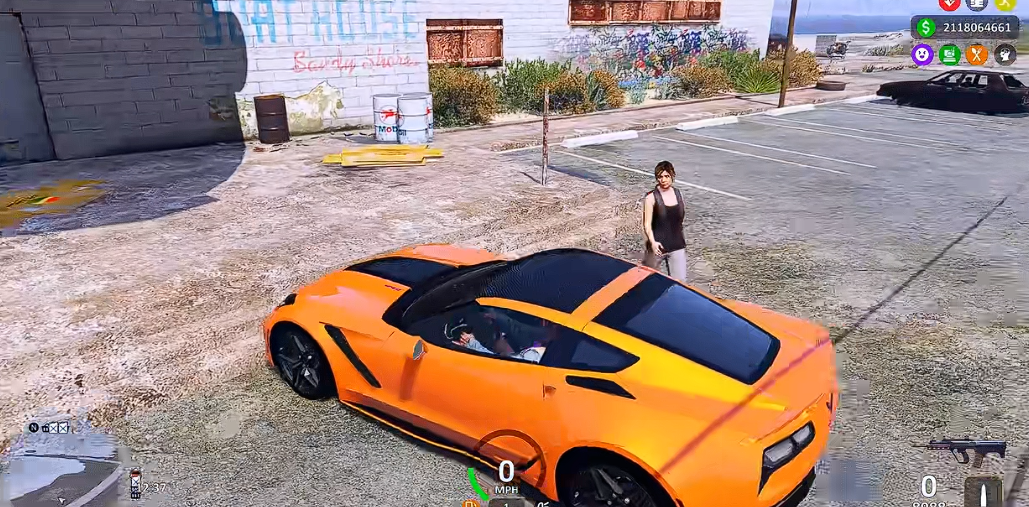
Task: Open the orange fork and knife hunger icon
Action: point(977,55)
